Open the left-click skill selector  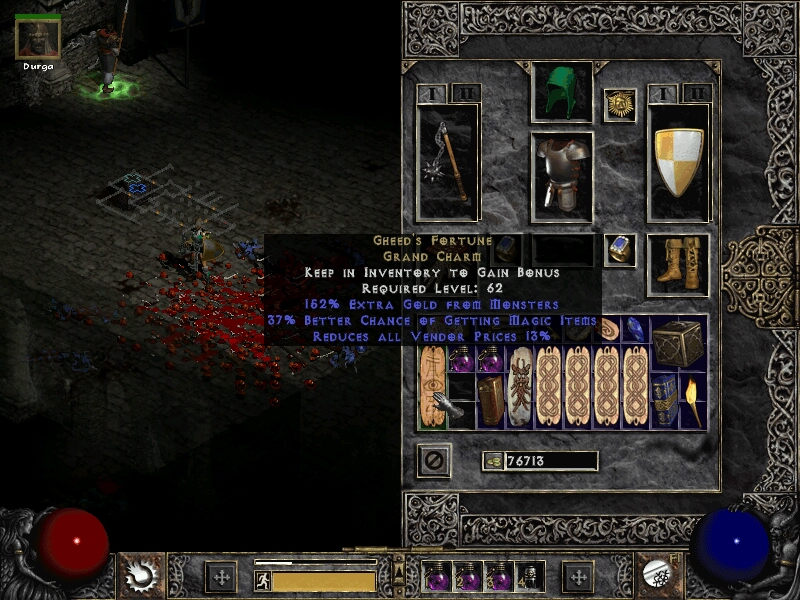click(141, 575)
